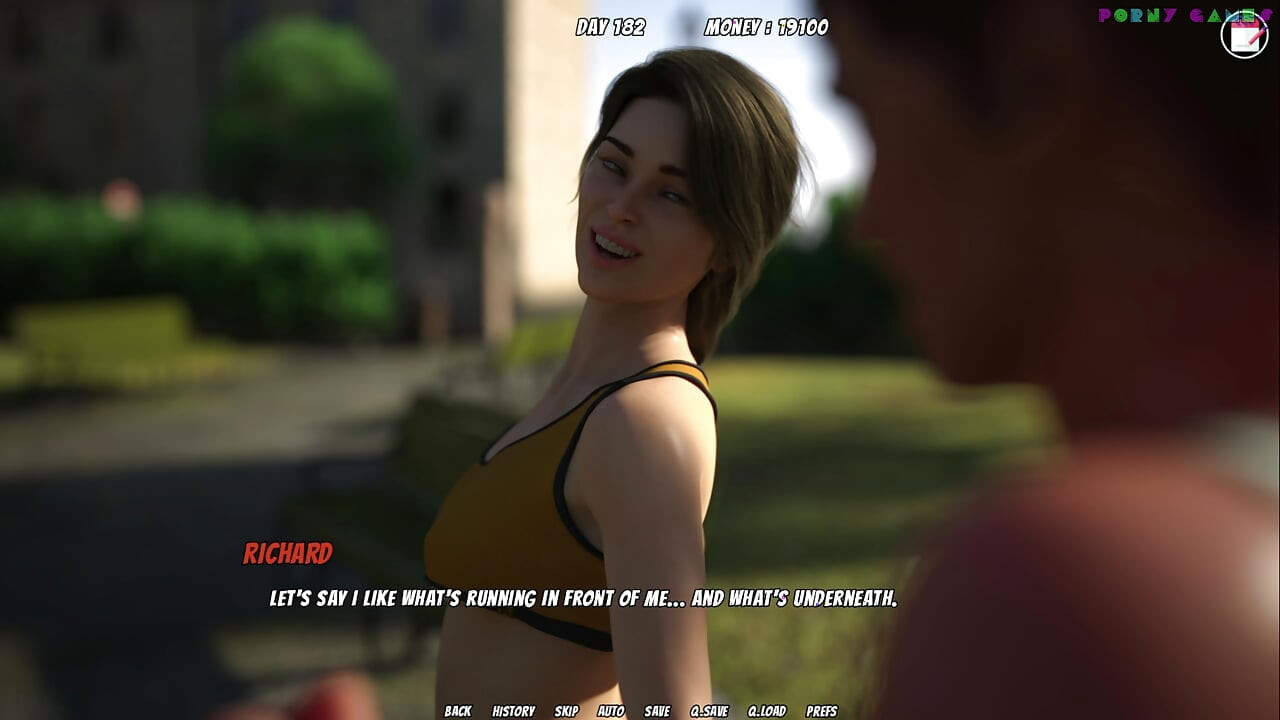Go BACK to the previous dialogue line
Image resolution: width=1280 pixels, height=720 pixels.
[458, 711]
